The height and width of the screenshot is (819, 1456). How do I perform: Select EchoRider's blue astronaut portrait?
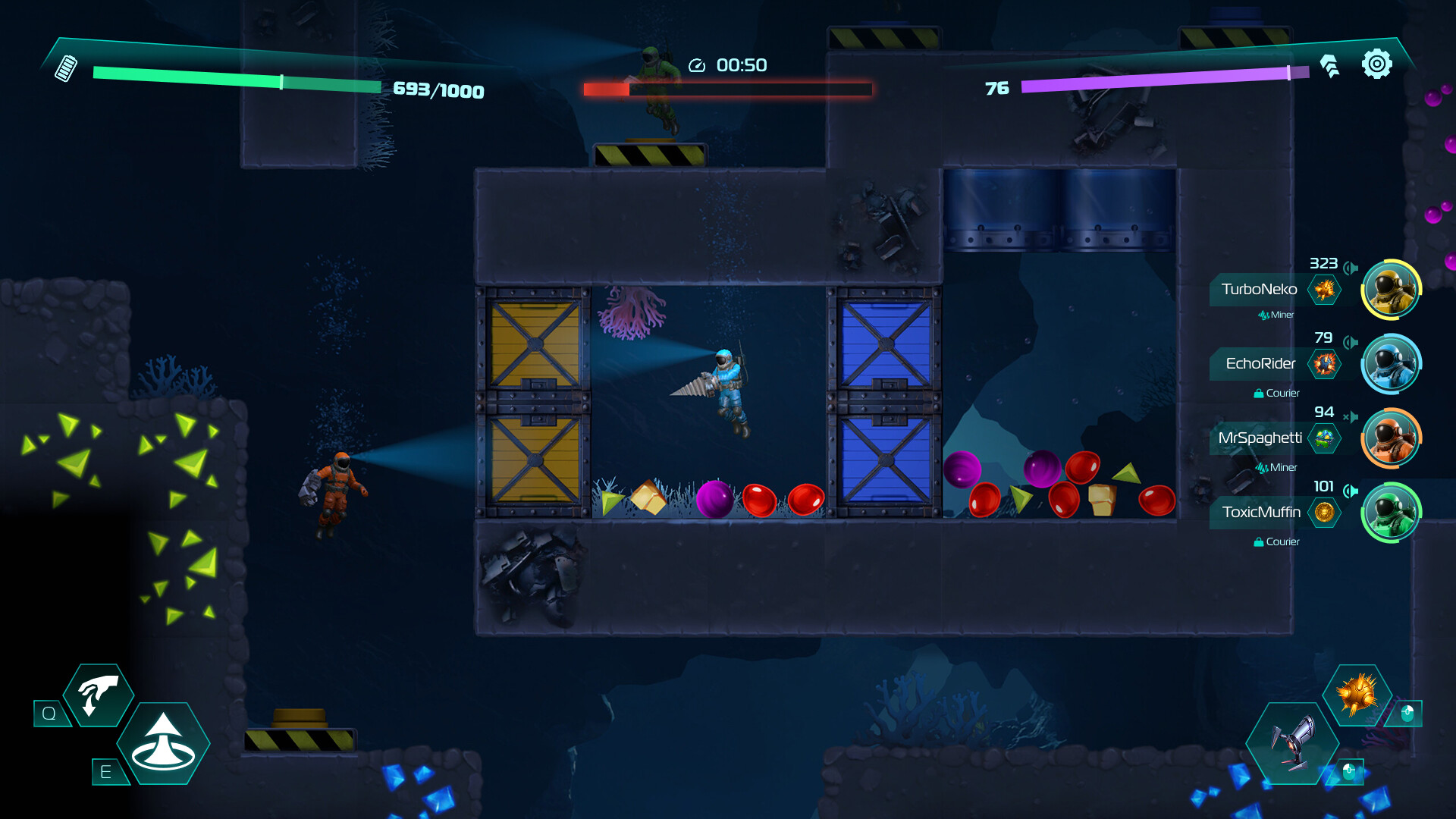click(1391, 364)
